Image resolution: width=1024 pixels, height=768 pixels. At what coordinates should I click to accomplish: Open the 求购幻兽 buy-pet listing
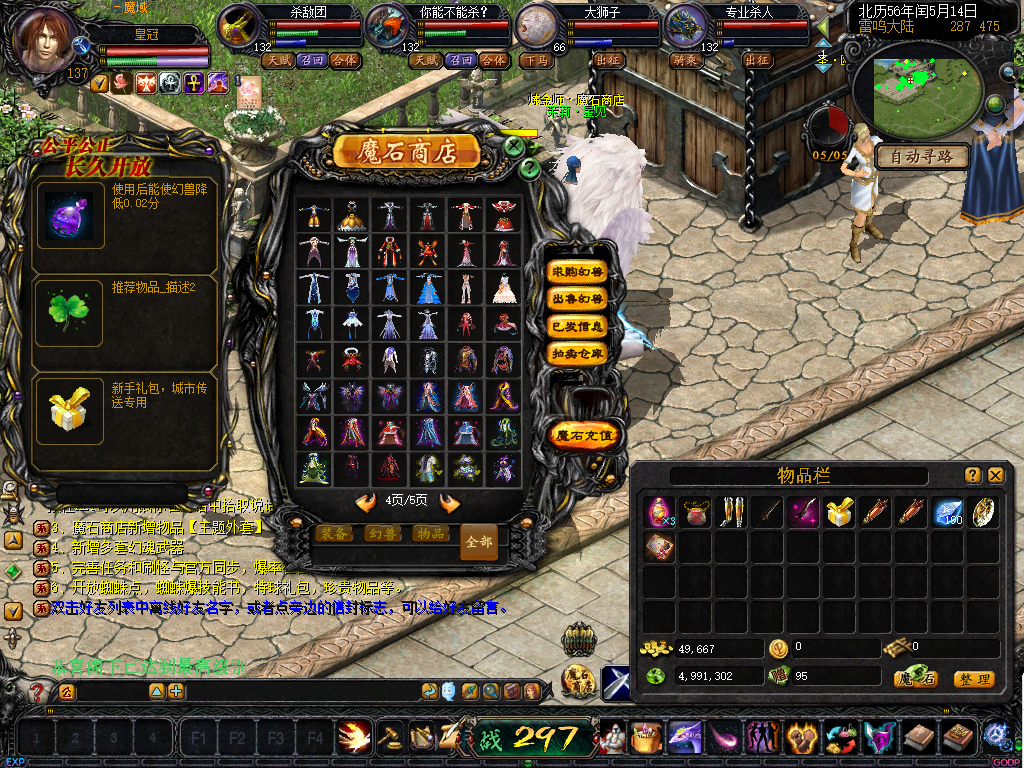[578, 272]
